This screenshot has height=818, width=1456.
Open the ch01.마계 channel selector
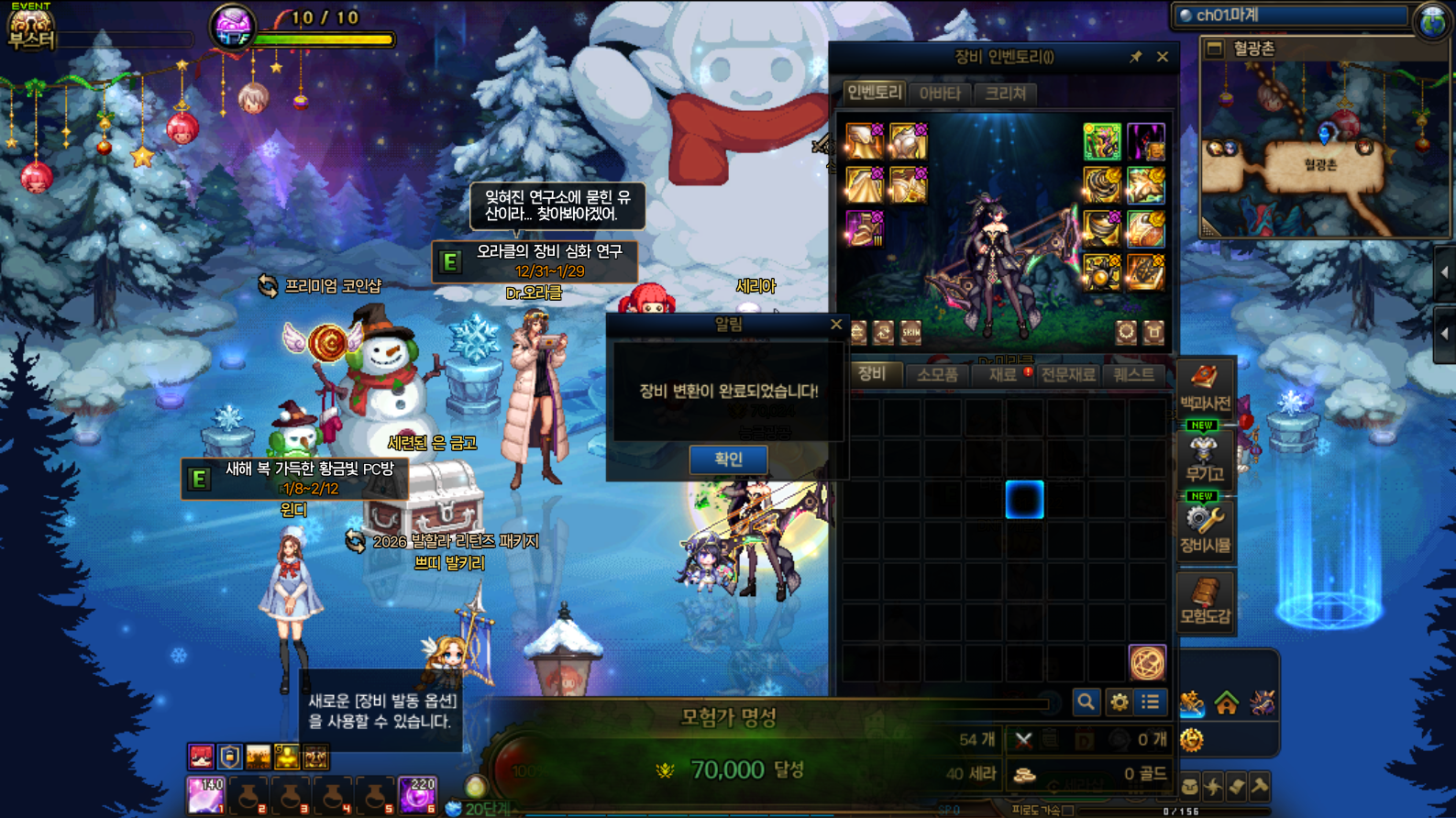click(x=1293, y=16)
